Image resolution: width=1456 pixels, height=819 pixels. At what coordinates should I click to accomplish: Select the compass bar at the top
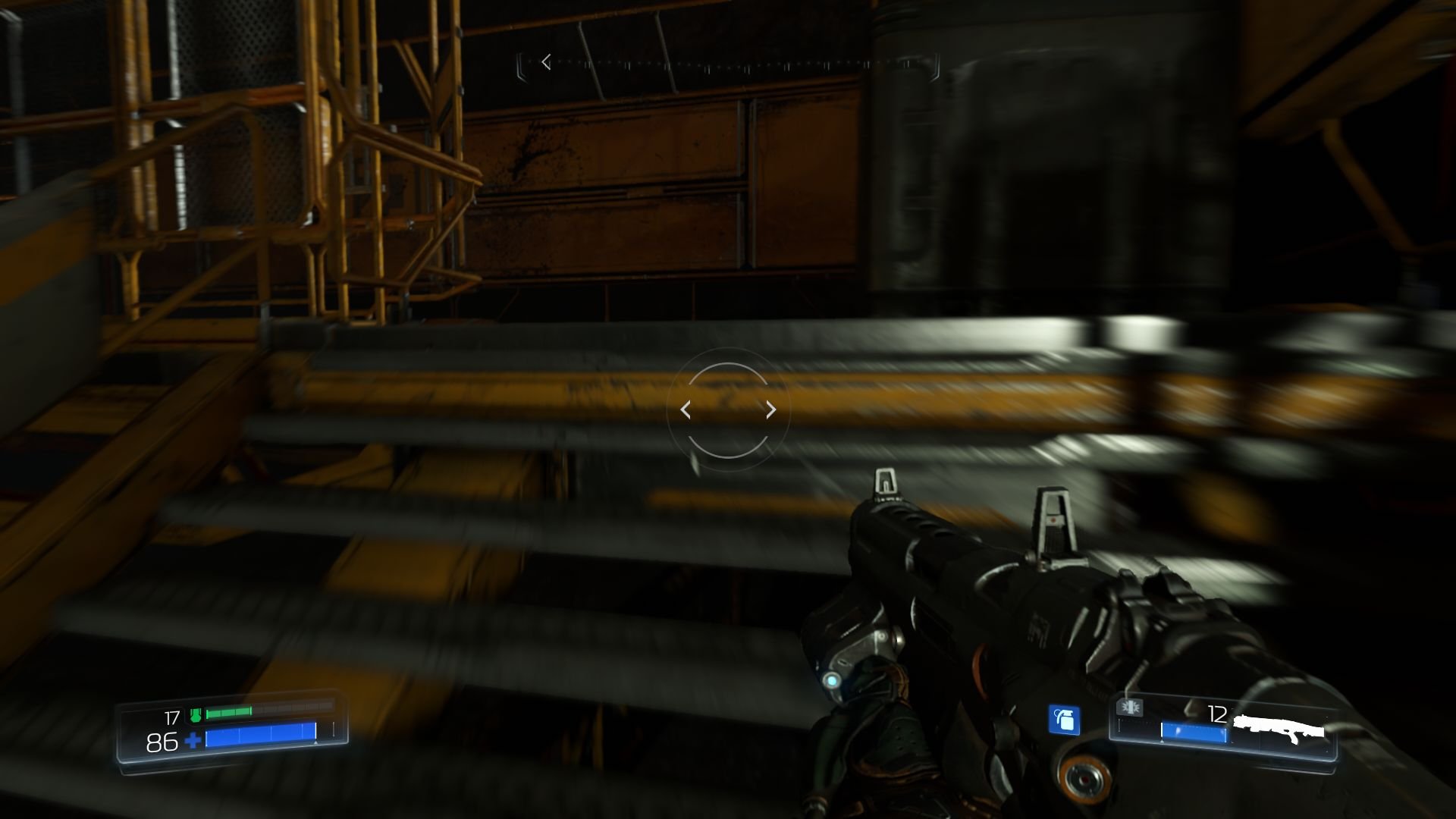(x=728, y=62)
